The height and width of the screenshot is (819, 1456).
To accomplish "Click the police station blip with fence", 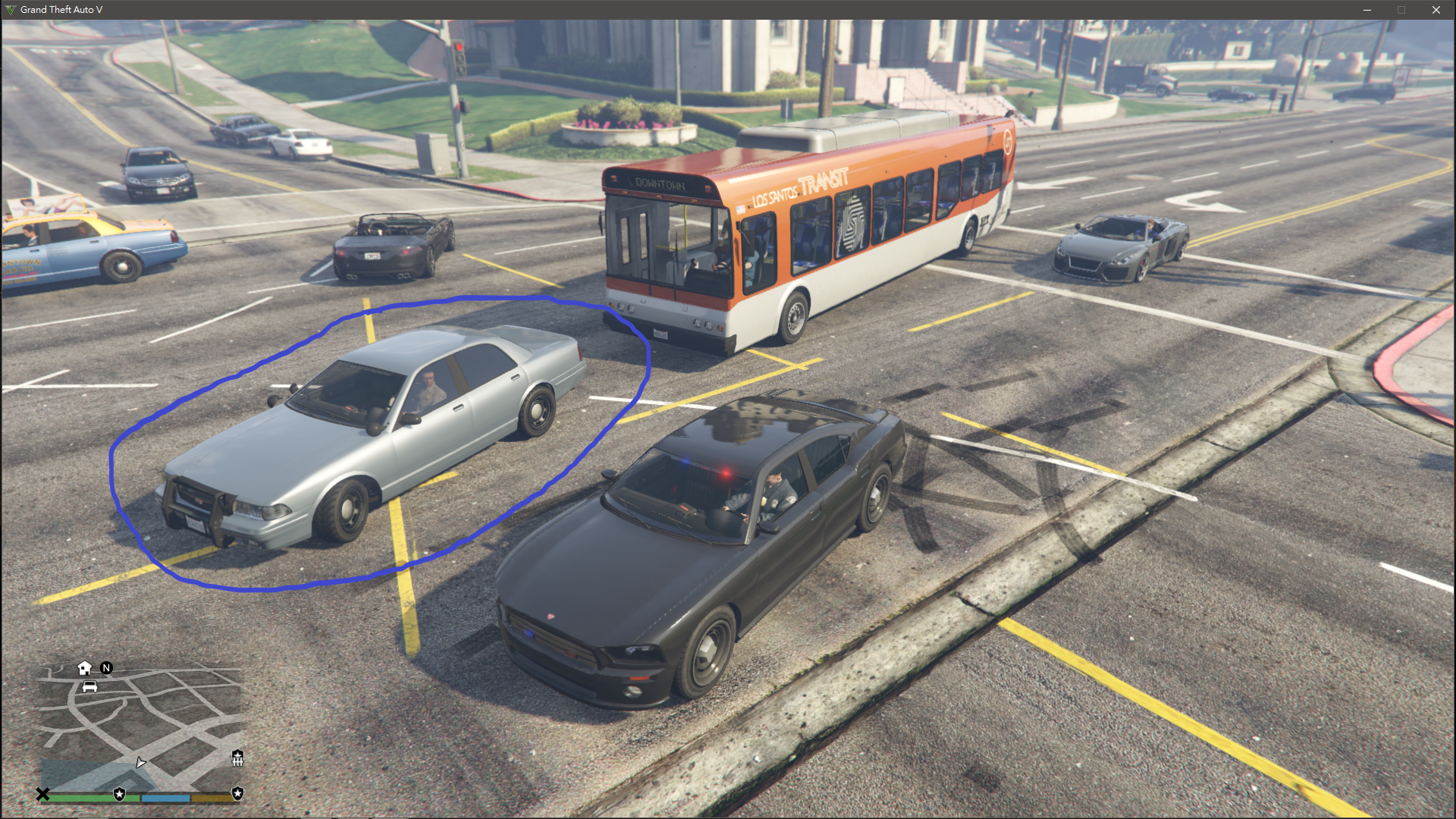I will [x=237, y=757].
